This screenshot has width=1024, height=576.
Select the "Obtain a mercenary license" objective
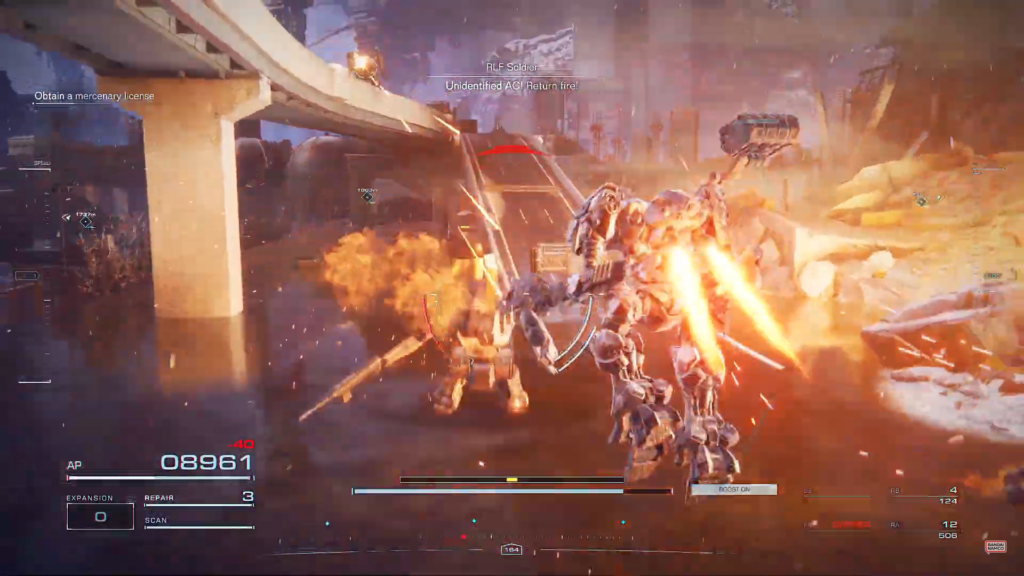(93, 97)
